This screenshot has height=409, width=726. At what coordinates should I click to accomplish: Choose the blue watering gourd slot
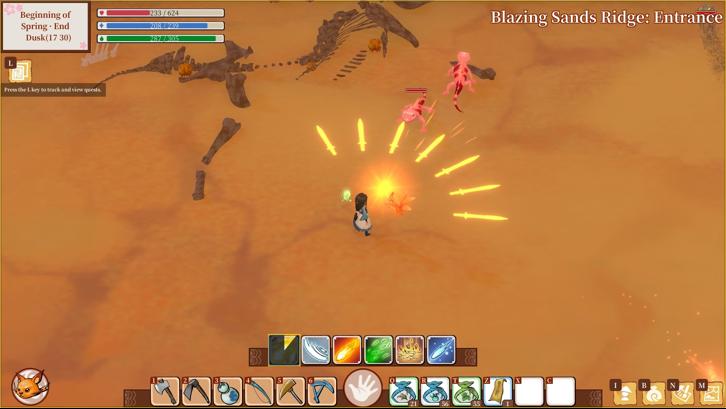point(228,391)
